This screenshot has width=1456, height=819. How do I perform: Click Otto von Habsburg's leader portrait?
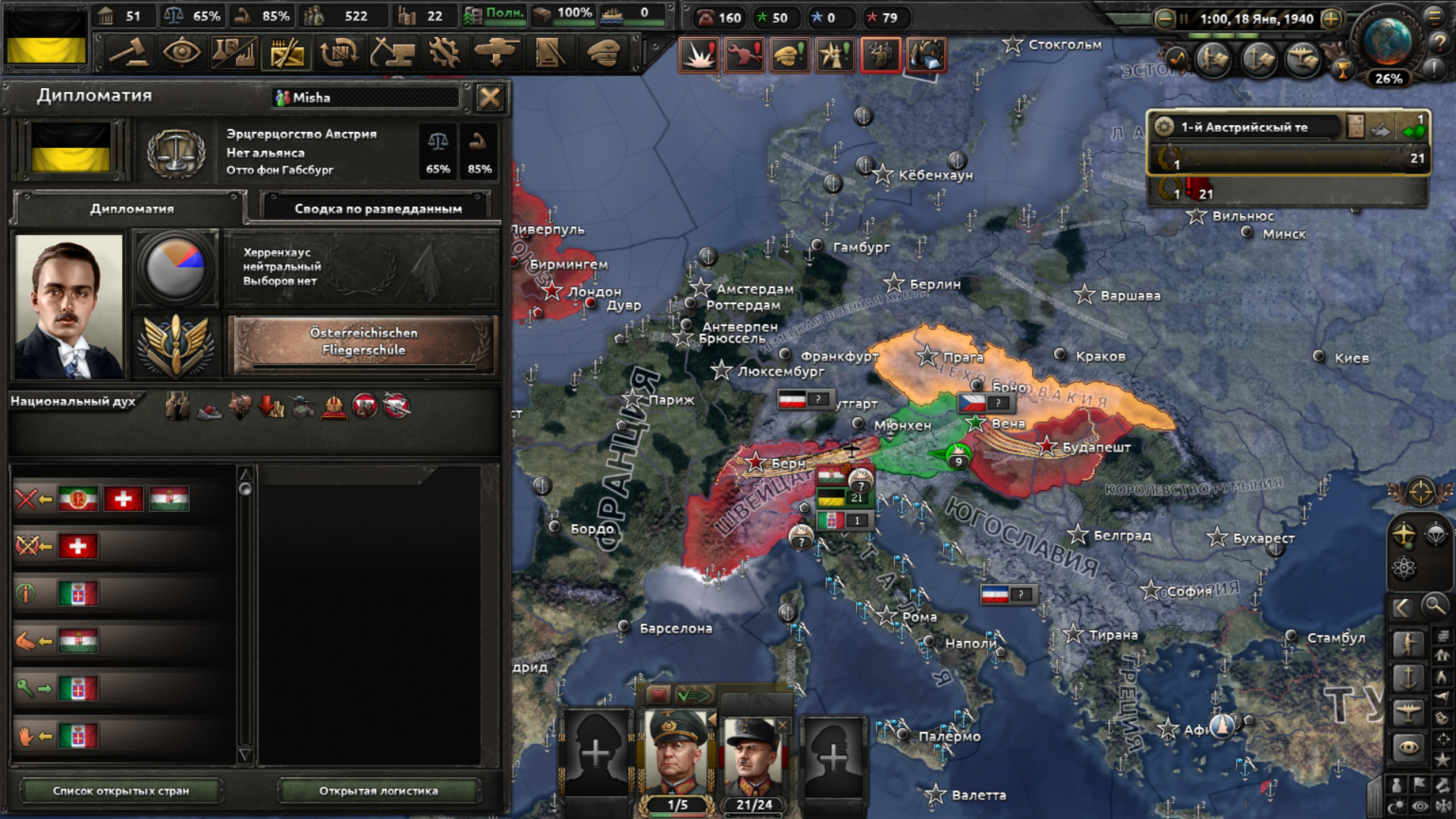point(68,306)
